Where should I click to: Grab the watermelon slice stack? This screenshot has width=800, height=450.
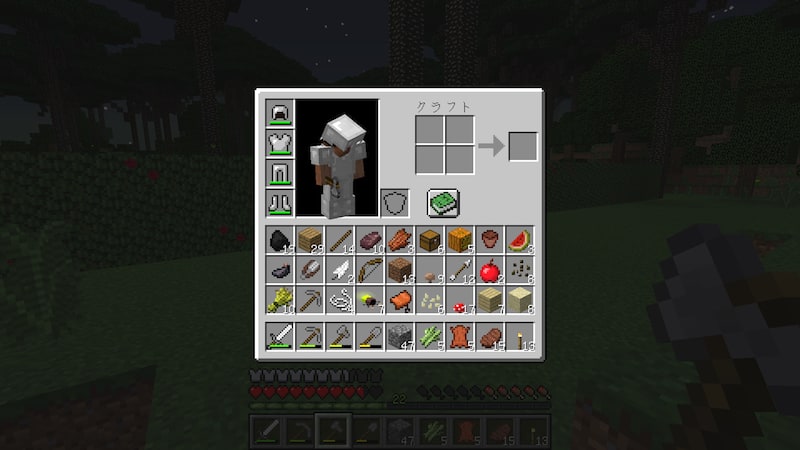click(518, 241)
